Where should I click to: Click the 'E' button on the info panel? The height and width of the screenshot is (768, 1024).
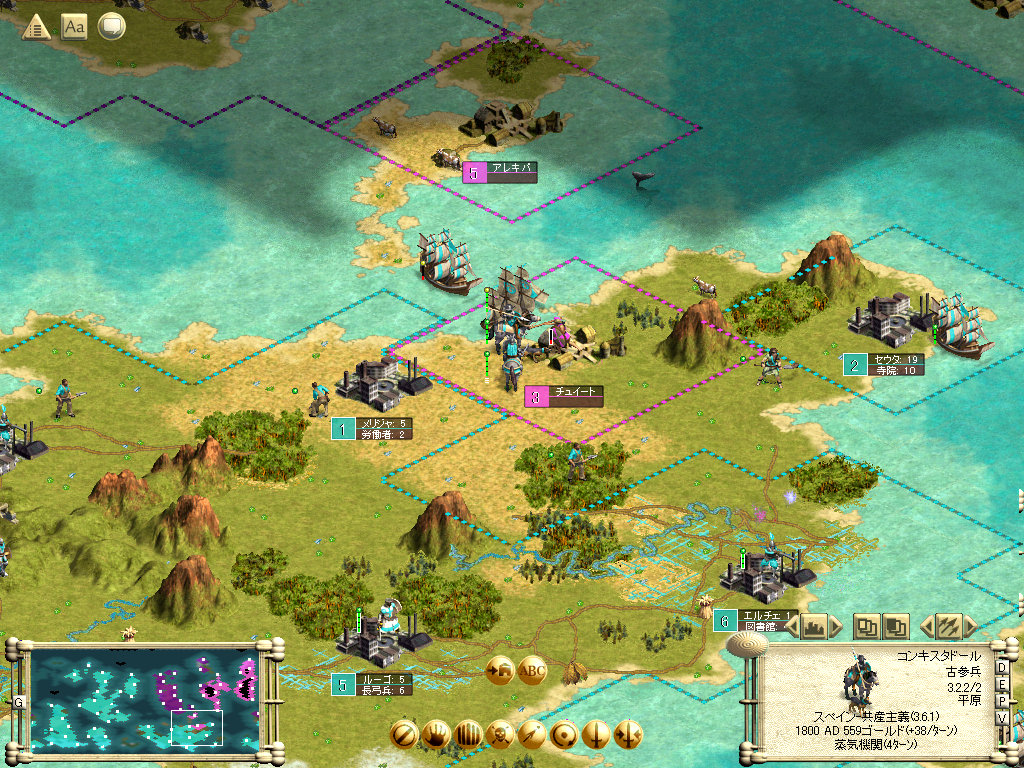click(1001, 684)
